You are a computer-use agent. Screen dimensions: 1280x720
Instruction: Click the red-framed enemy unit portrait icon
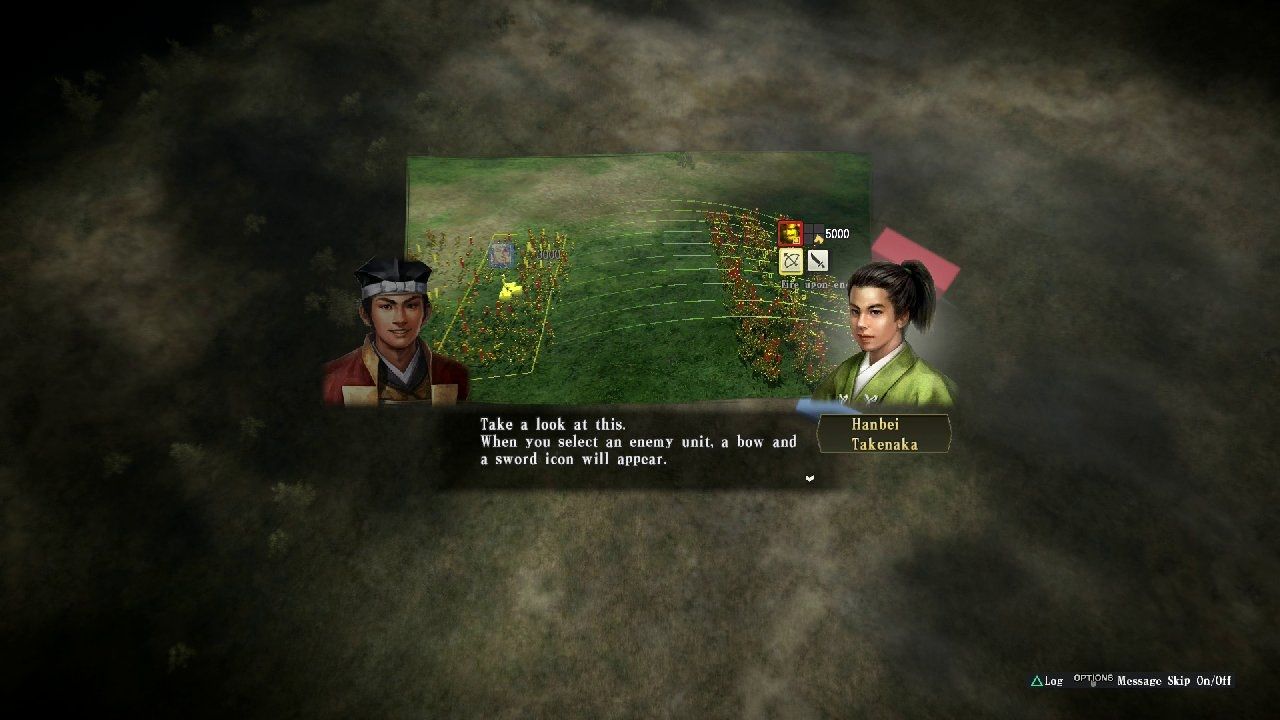(x=791, y=233)
